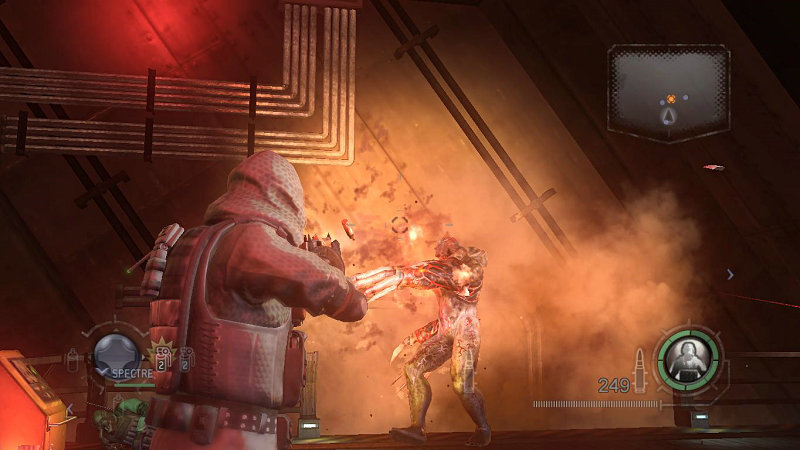The height and width of the screenshot is (450, 800).
Task: Activate the SPECTRE ability dial
Action: 115,353
